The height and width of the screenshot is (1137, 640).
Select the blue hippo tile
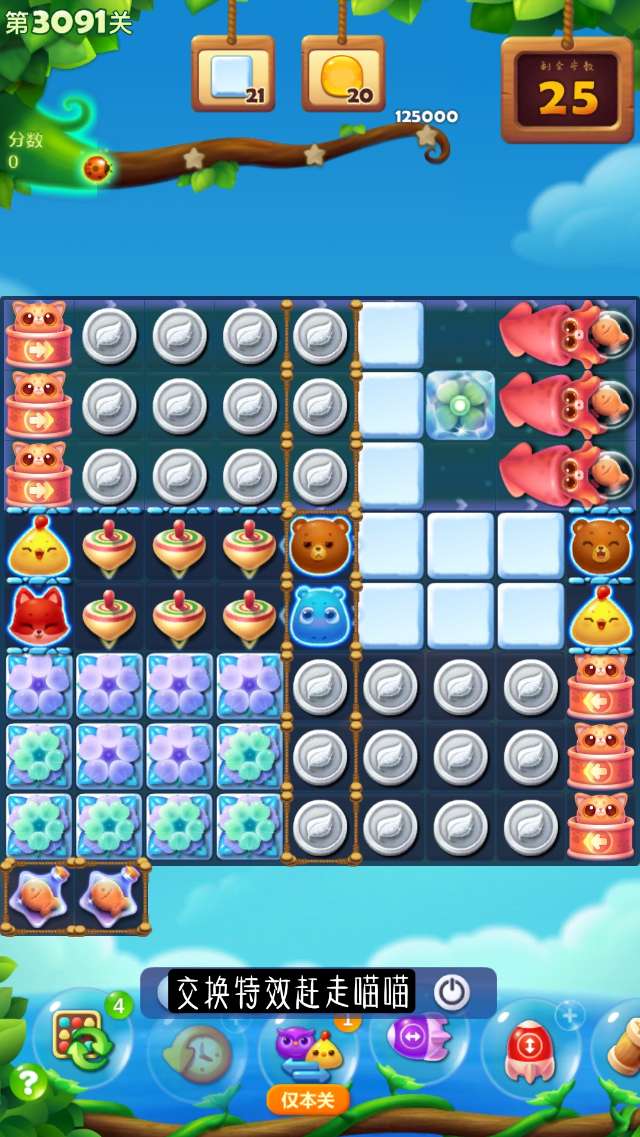(320, 616)
